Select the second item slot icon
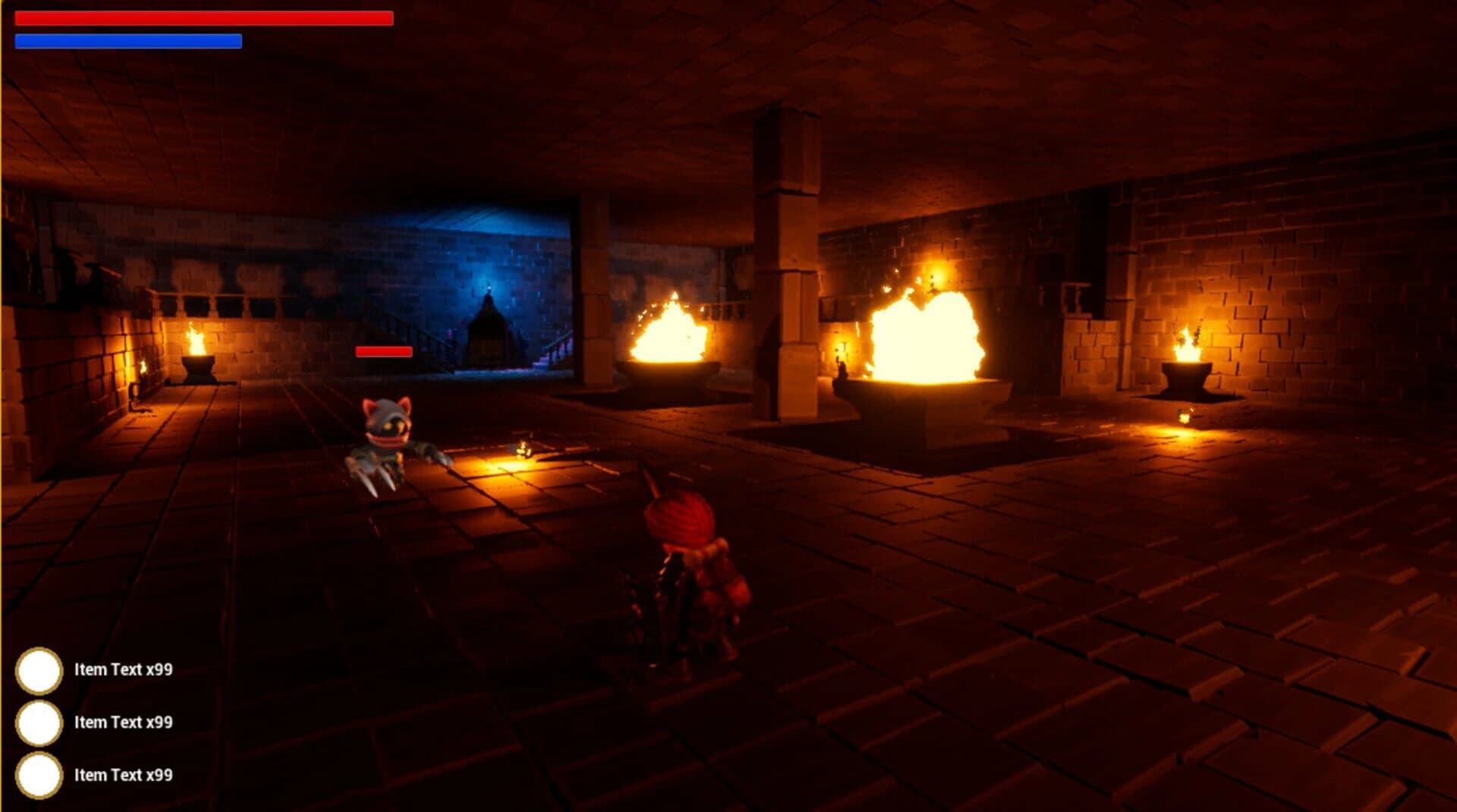Image resolution: width=1457 pixels, height=812 pixels. click(39, 724)
